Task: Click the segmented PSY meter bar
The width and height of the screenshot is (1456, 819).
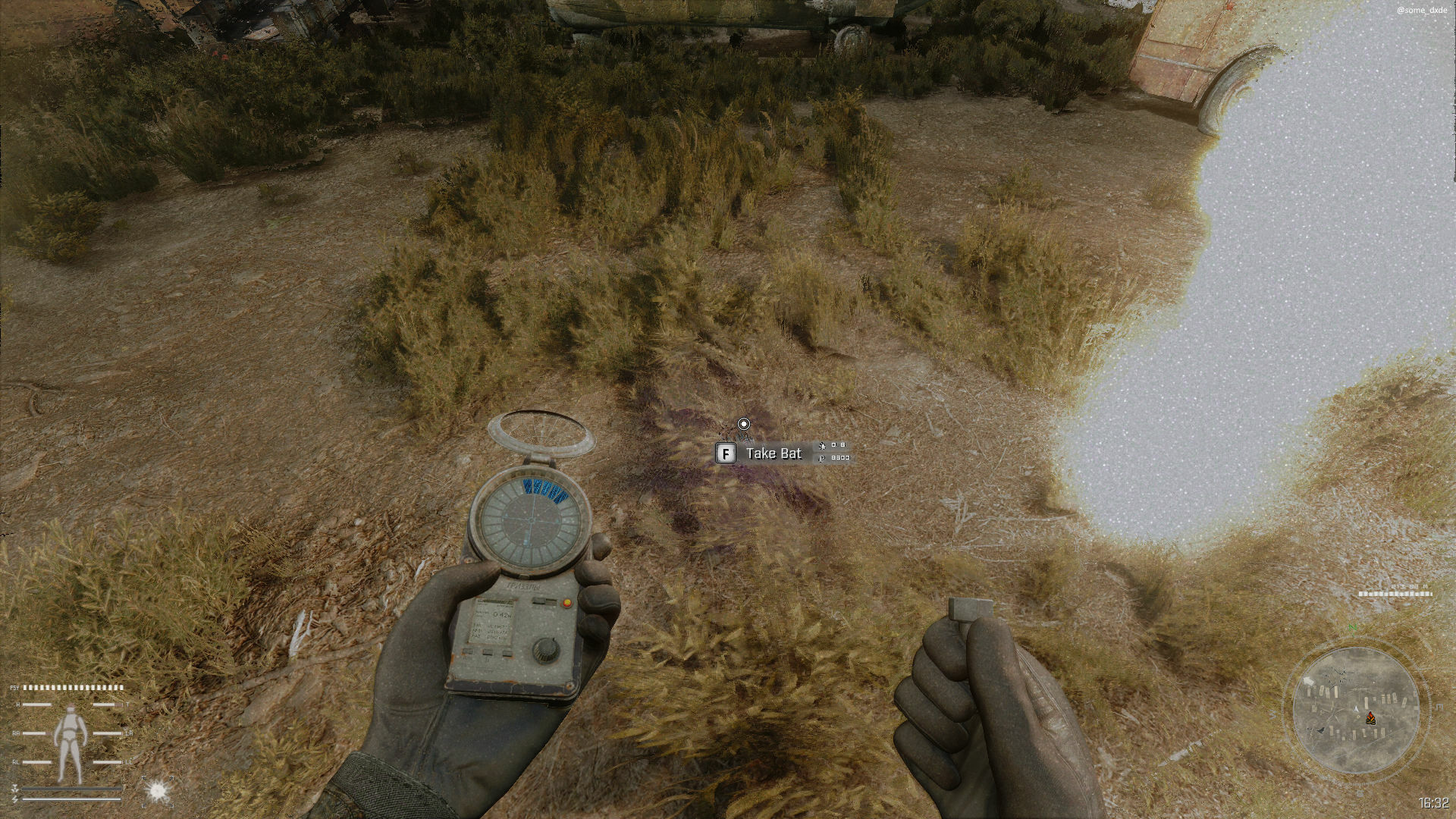Action: [x=73, y=687]
